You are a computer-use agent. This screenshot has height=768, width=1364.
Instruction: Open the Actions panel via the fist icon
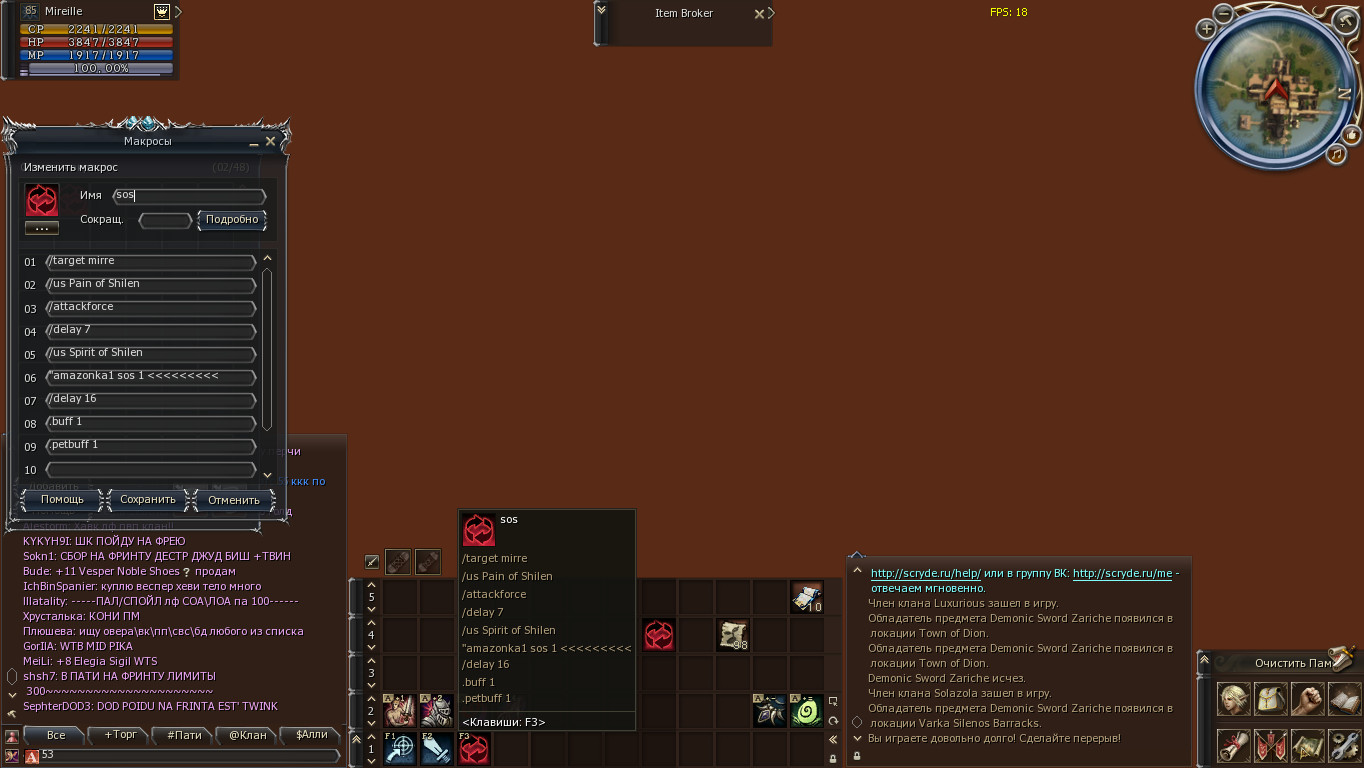coord(1308,699)
